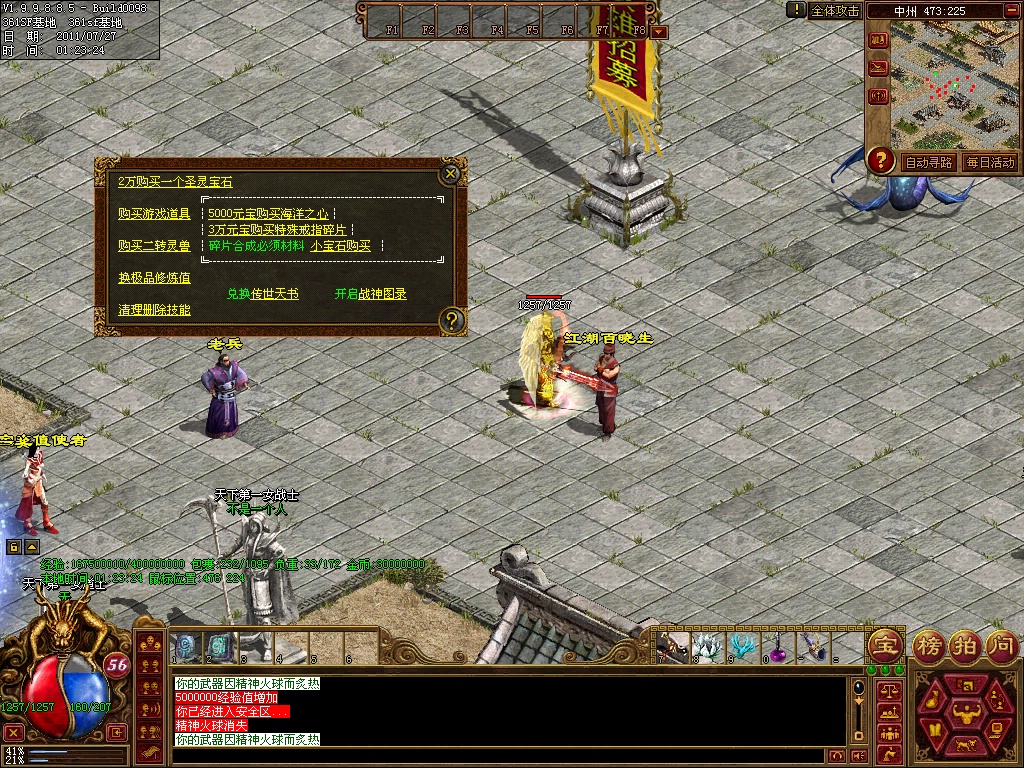Open the 问 help button
Screen dimensions: 1024x768
pos(1000,643)
